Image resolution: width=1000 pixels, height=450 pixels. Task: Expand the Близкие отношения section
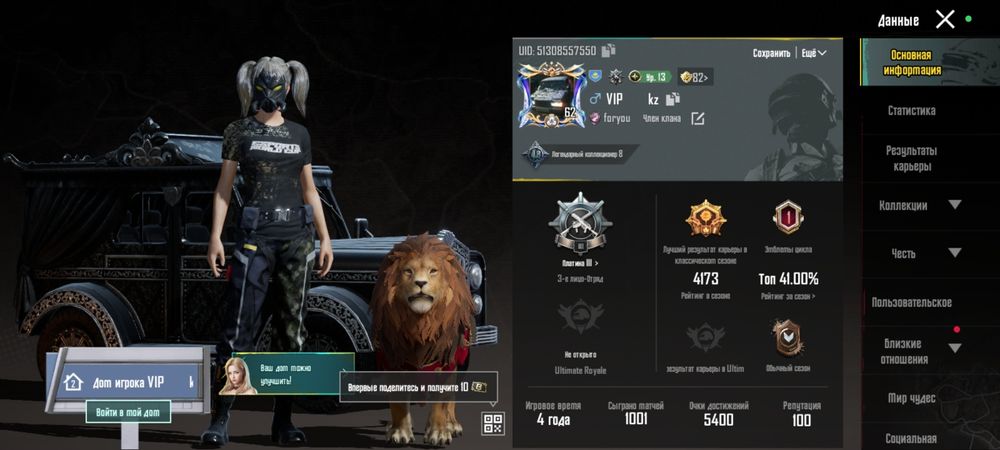click(954, 348)
